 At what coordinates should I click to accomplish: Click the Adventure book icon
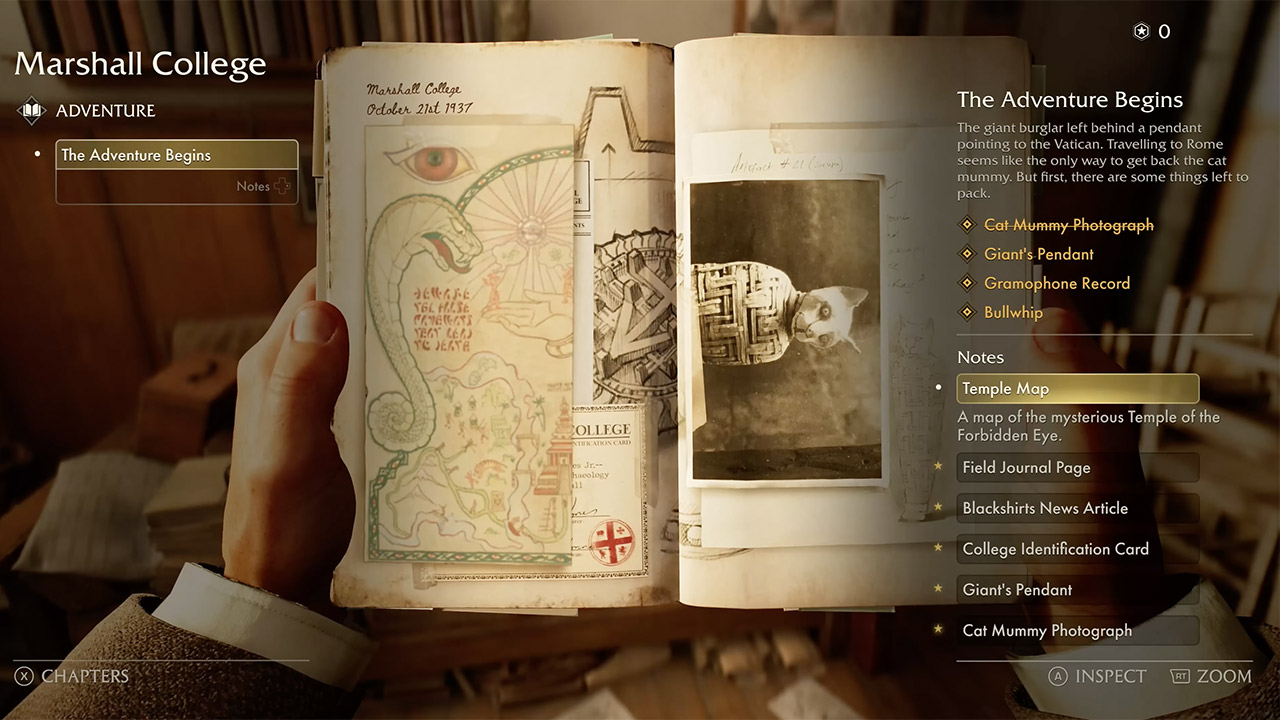click(x=31, y=110)
